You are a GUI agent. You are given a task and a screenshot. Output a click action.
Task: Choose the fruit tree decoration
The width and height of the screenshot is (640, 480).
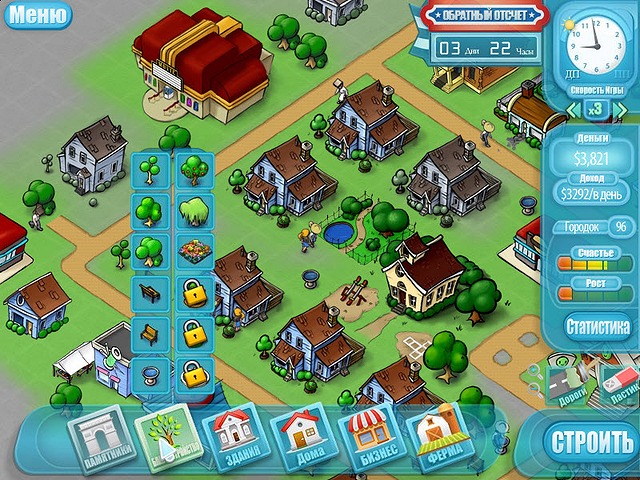[x=192, y=170]
